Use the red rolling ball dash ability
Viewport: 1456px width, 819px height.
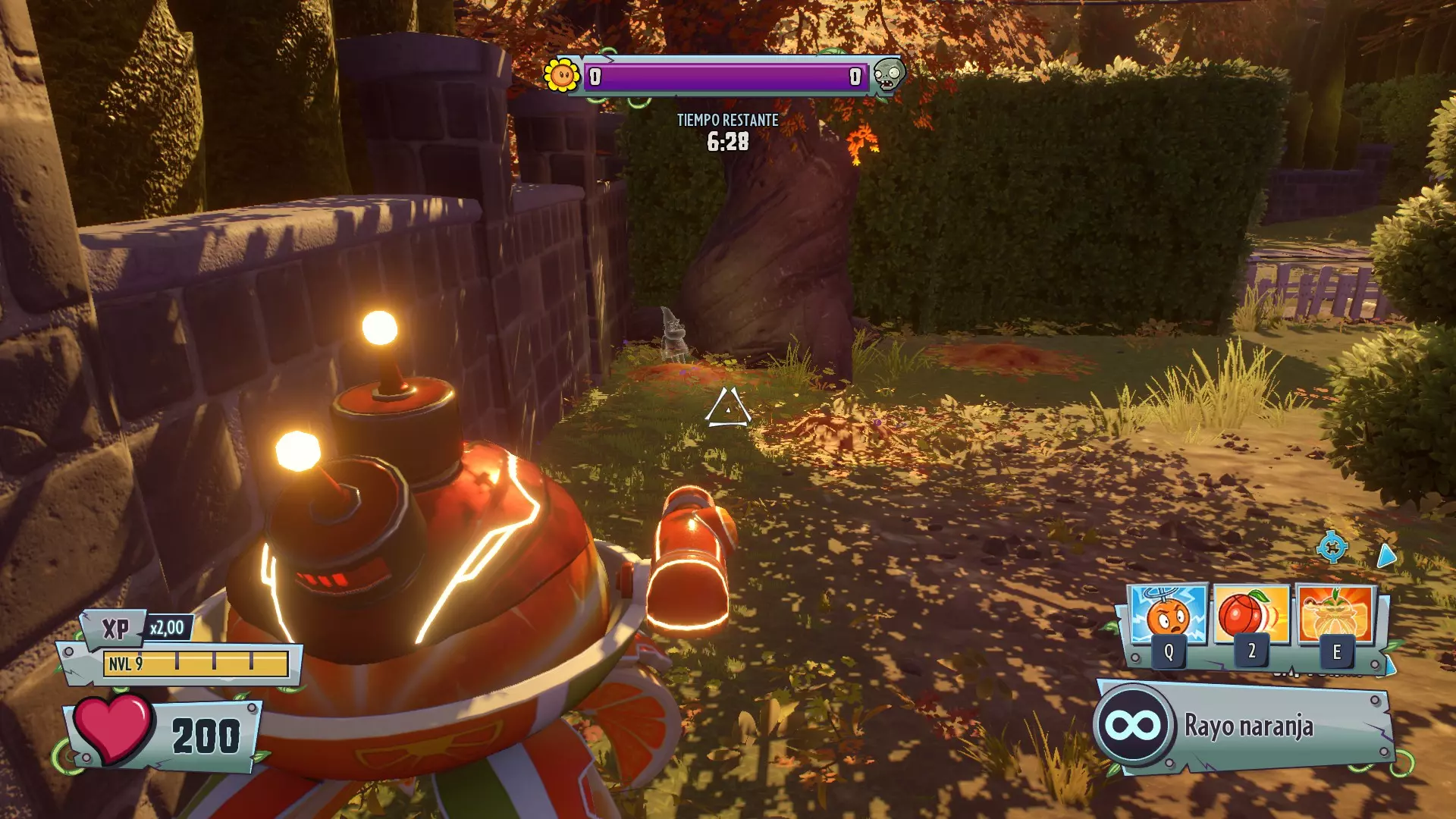[1252, 616]
